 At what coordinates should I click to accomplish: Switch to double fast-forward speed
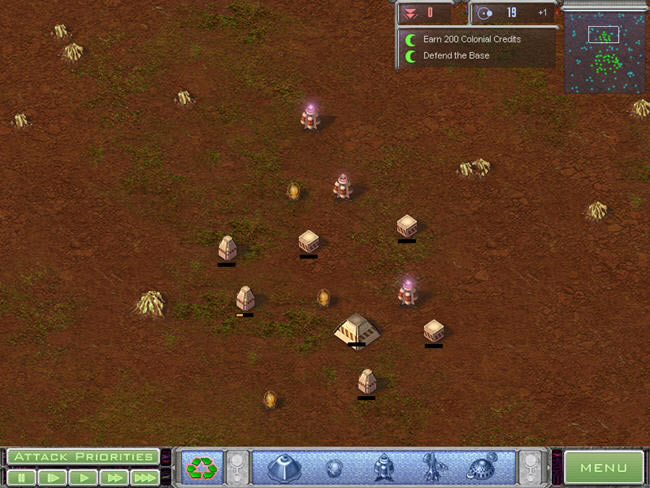coord(113,478)
